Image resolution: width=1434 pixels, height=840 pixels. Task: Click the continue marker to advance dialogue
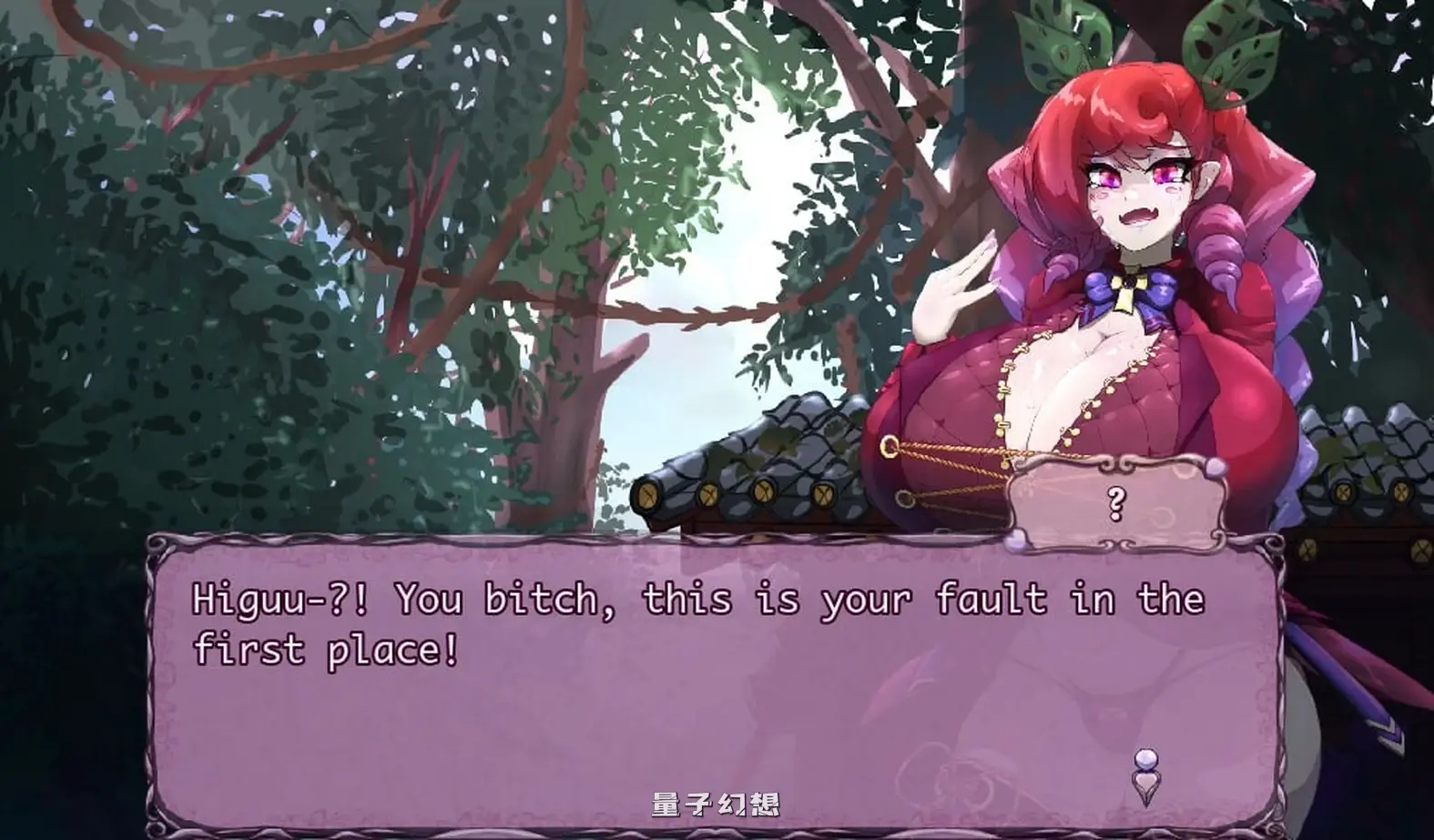(1146, 772)
